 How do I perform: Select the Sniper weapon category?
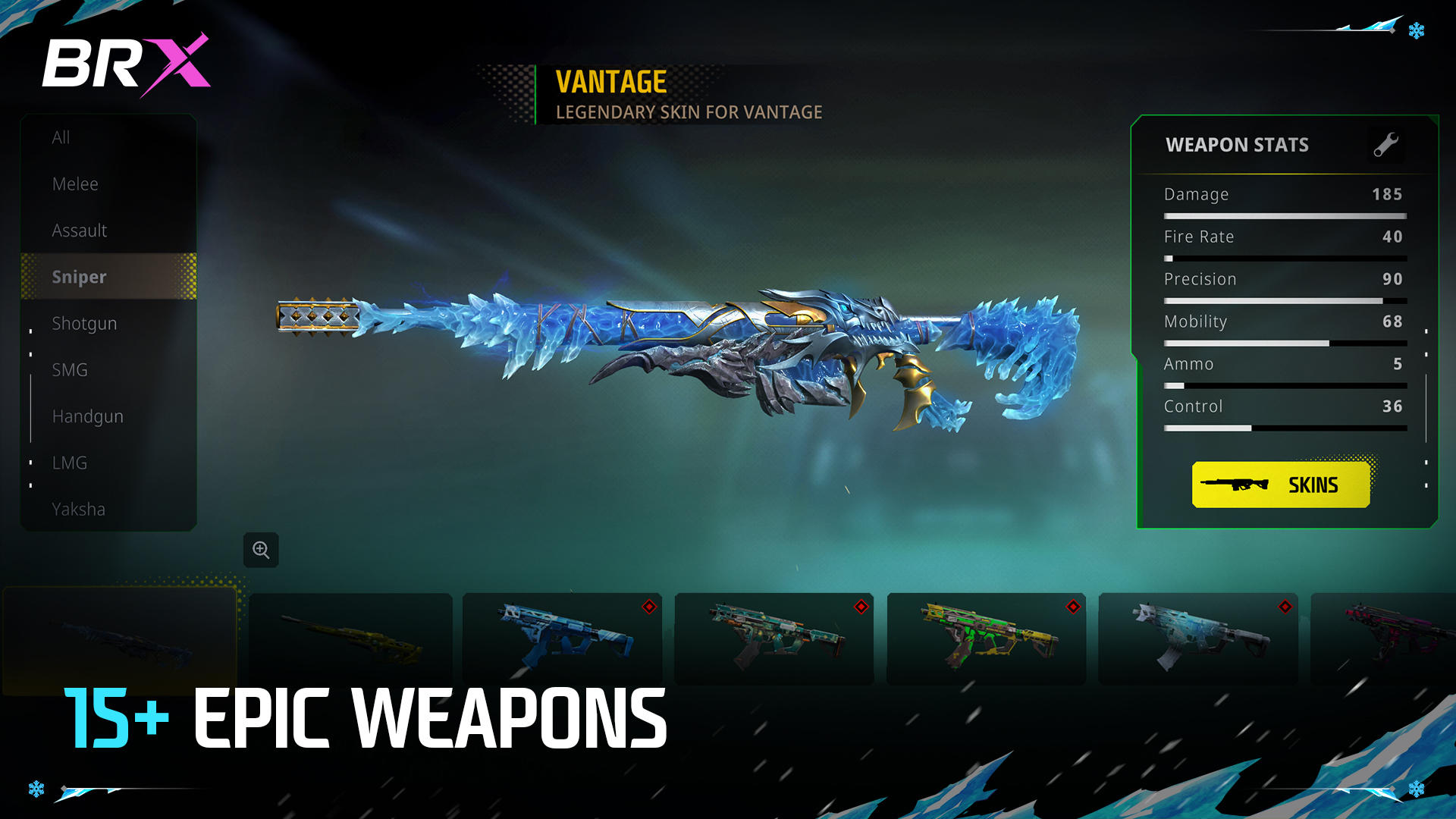pos(79,276)
